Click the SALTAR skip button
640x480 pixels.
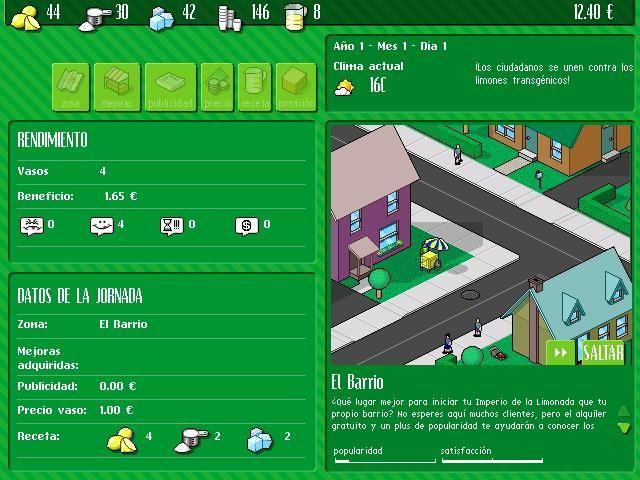point(602,352)
